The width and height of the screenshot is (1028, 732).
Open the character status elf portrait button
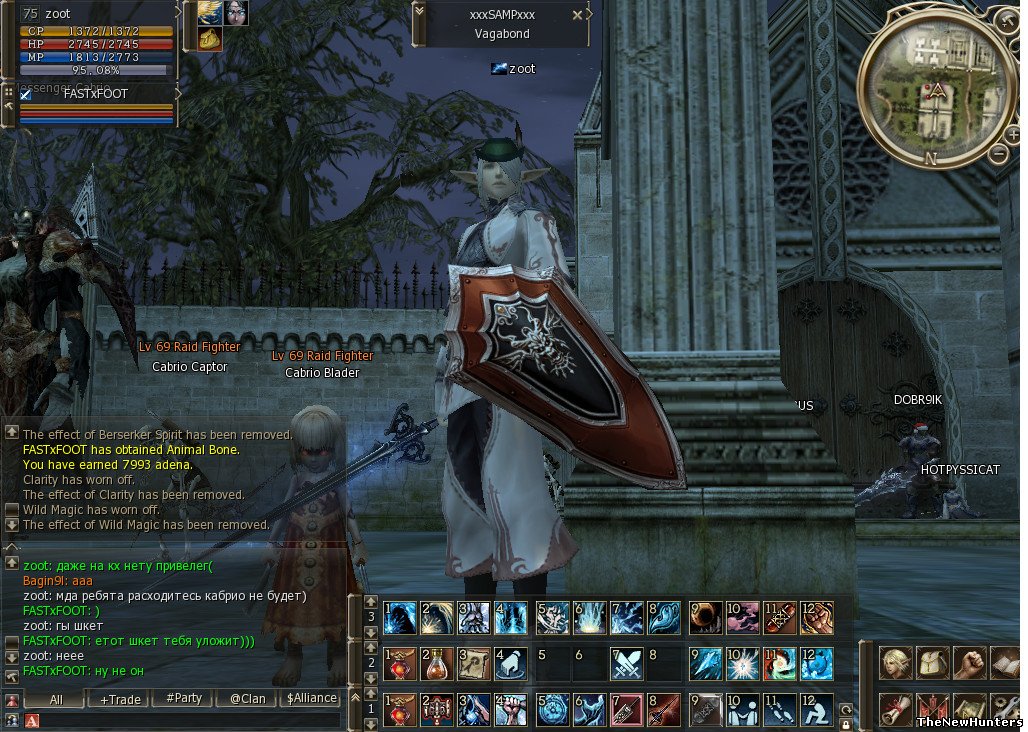[x=895, y=664]
